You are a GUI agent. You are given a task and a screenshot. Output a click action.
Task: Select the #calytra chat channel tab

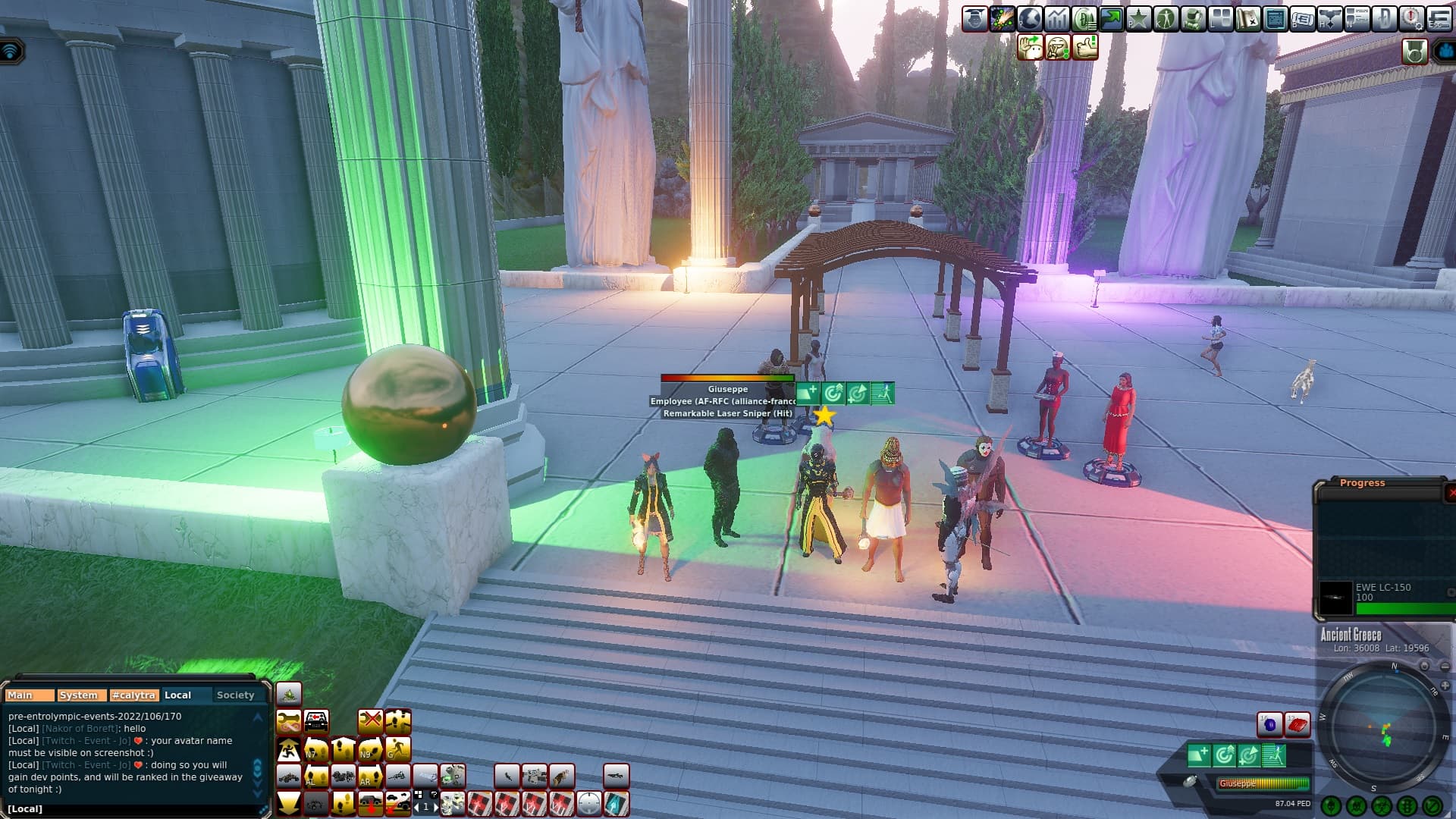133,695
